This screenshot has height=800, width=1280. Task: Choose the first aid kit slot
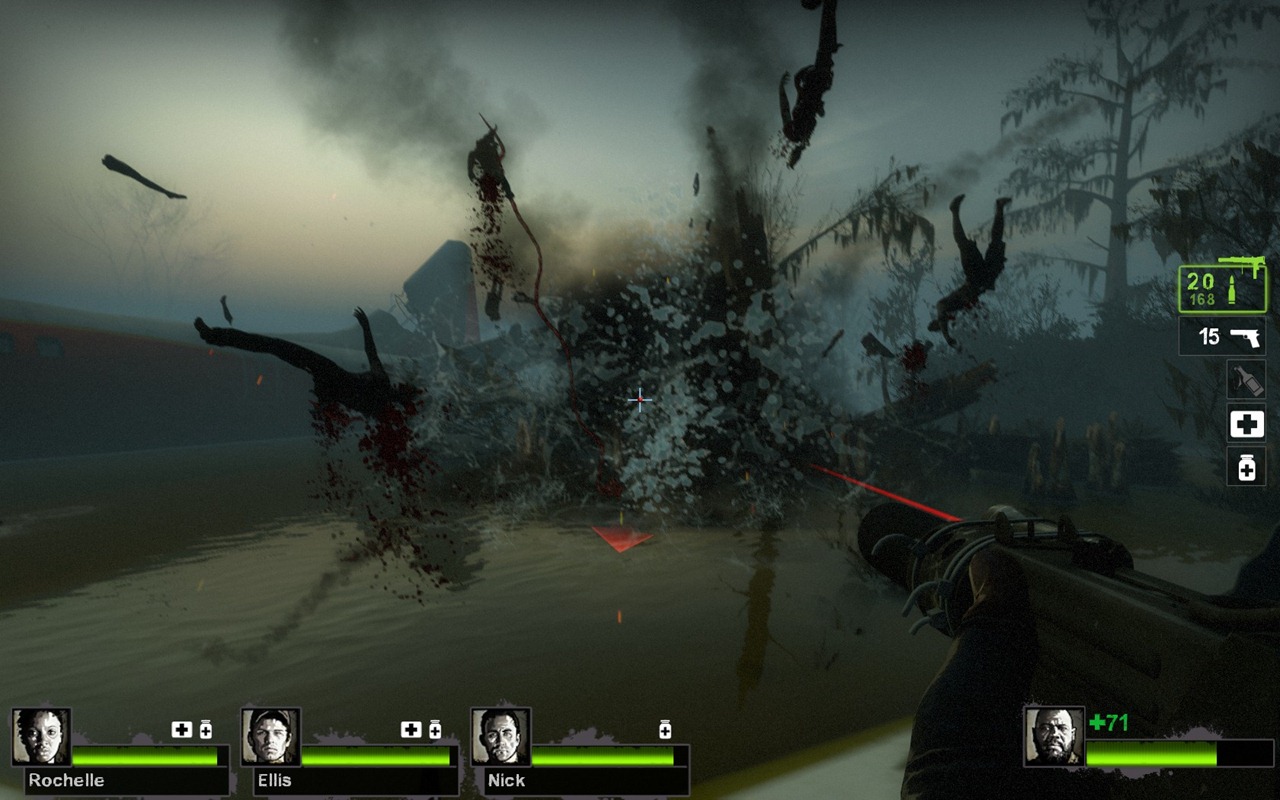pos(1246,424)
